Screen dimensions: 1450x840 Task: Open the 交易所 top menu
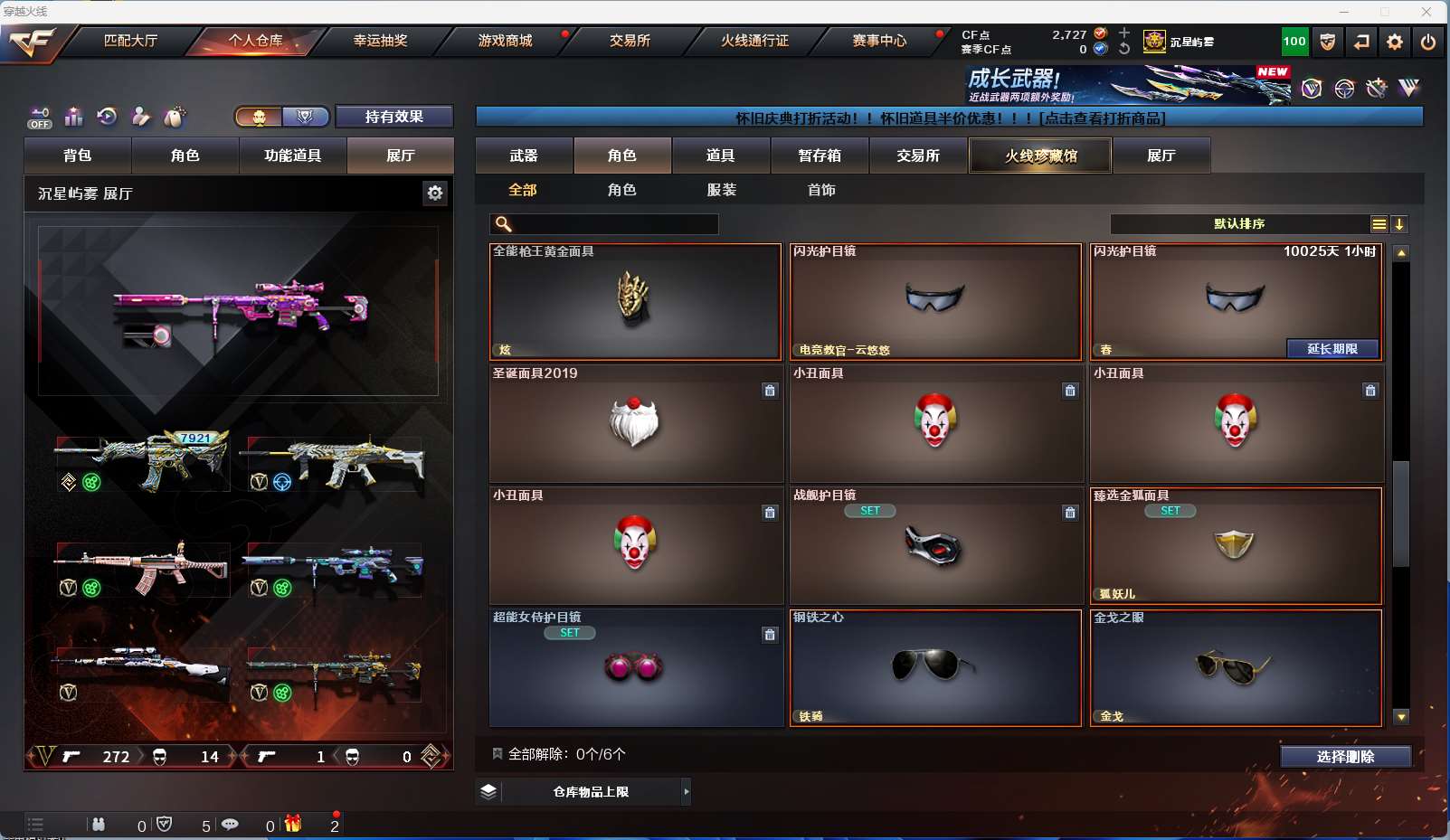[630, 41]
